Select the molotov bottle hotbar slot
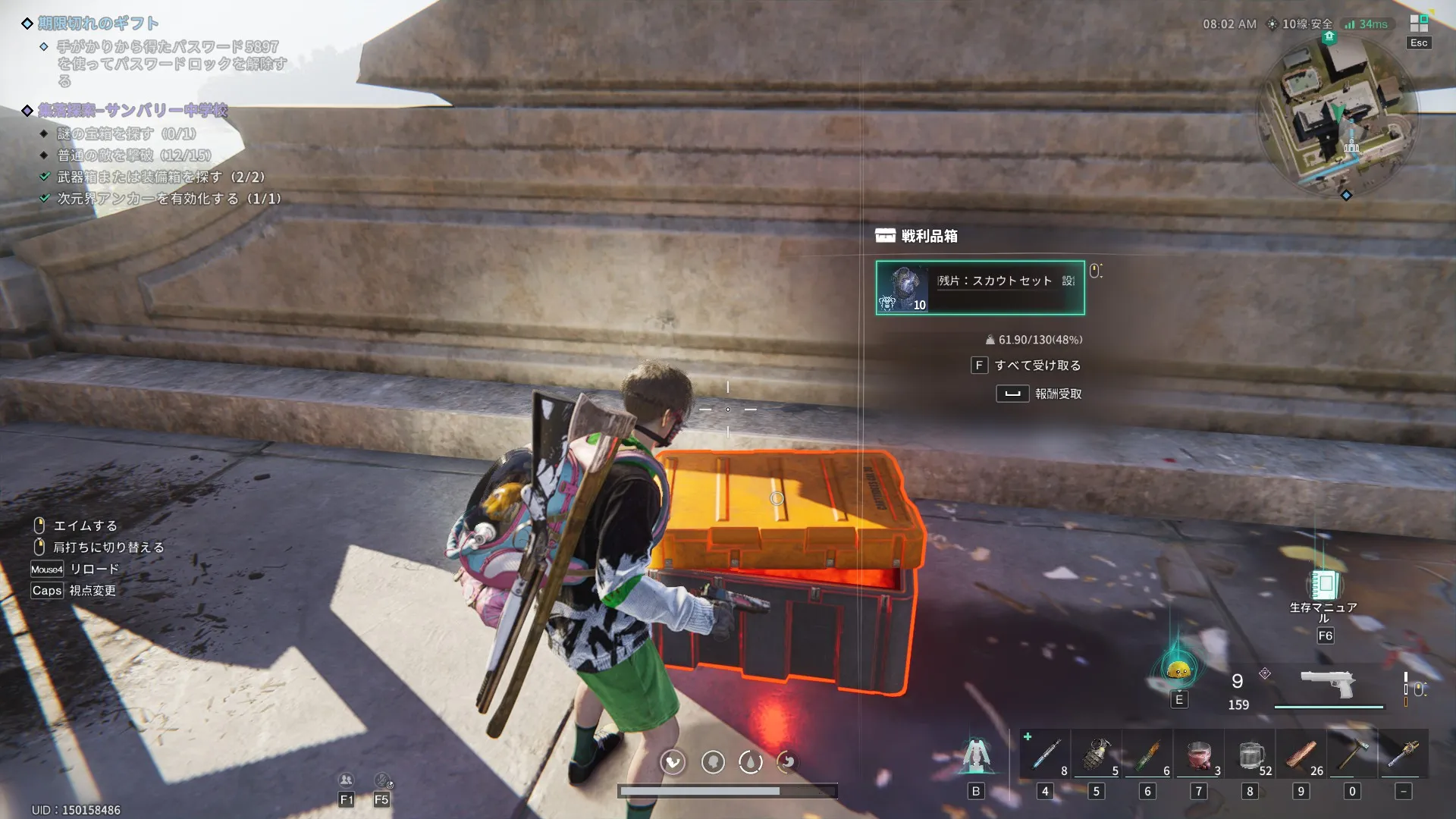Viewport: 1456px width, 819px height. click(1147, 755)
